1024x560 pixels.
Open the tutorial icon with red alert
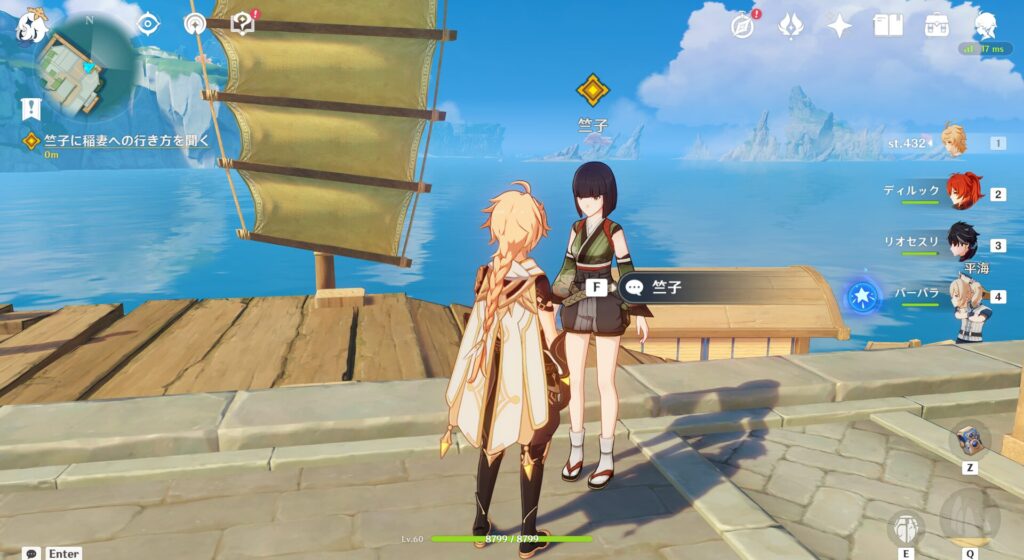pyautogui.click(x=242, y=24)
